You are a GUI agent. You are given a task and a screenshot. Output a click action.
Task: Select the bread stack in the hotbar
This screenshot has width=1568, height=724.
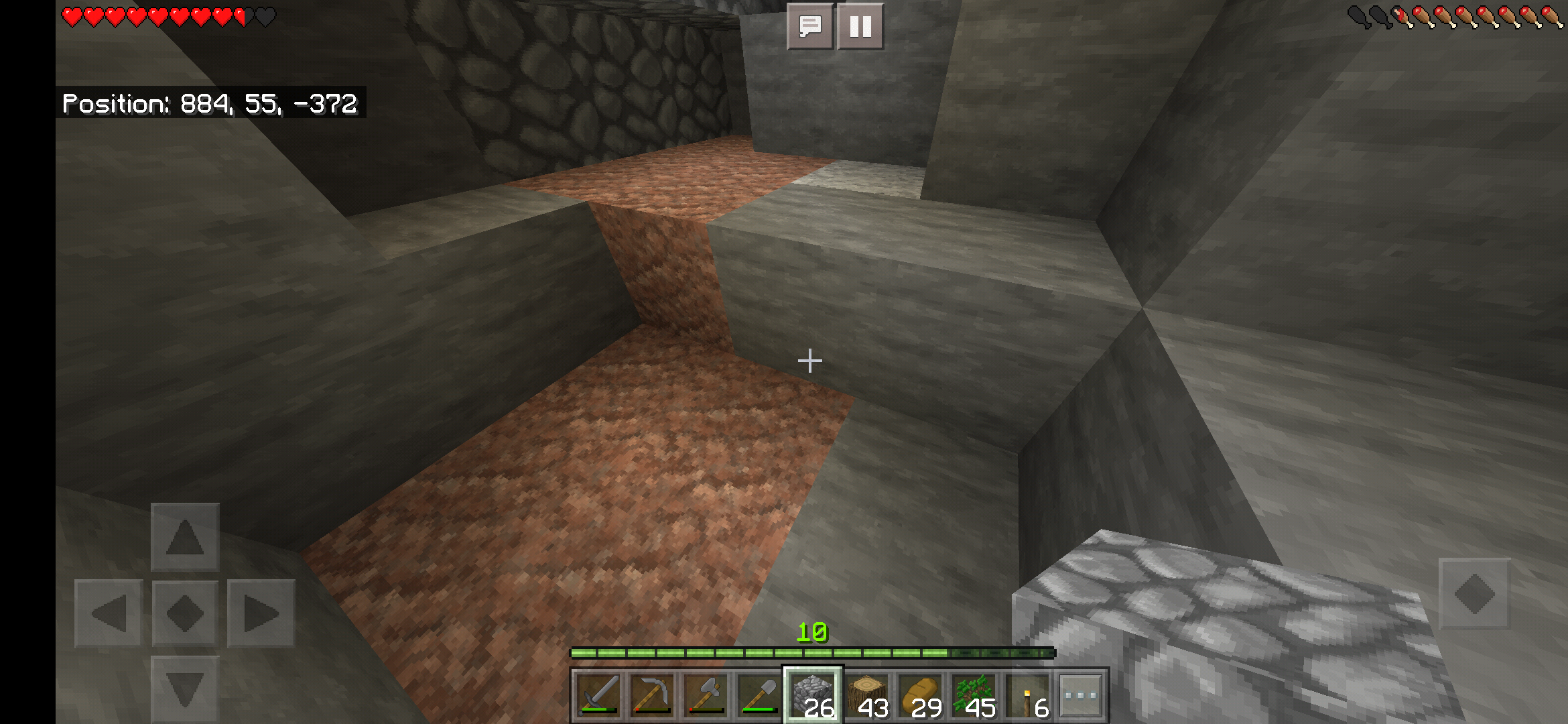tap(921, 695)
